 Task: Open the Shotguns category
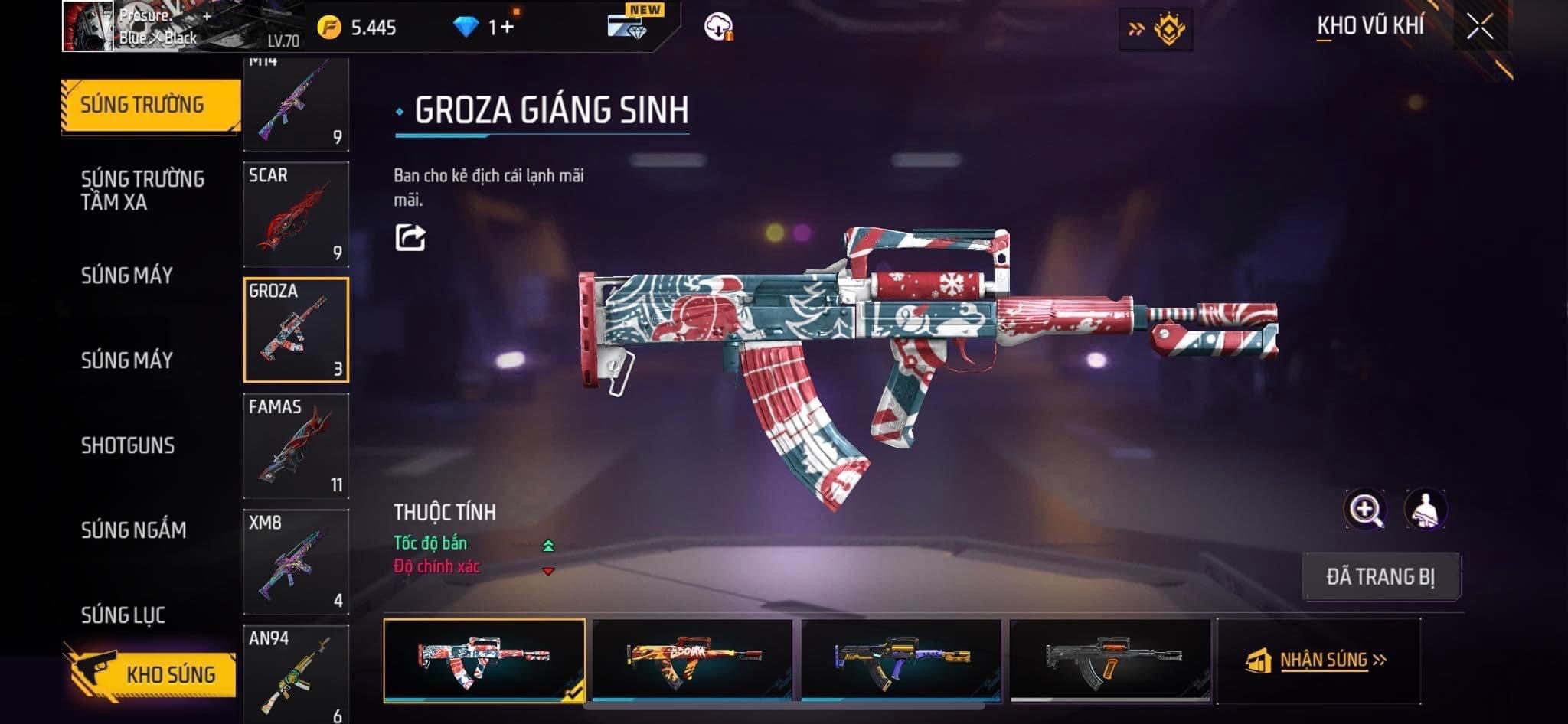[128, 445]
